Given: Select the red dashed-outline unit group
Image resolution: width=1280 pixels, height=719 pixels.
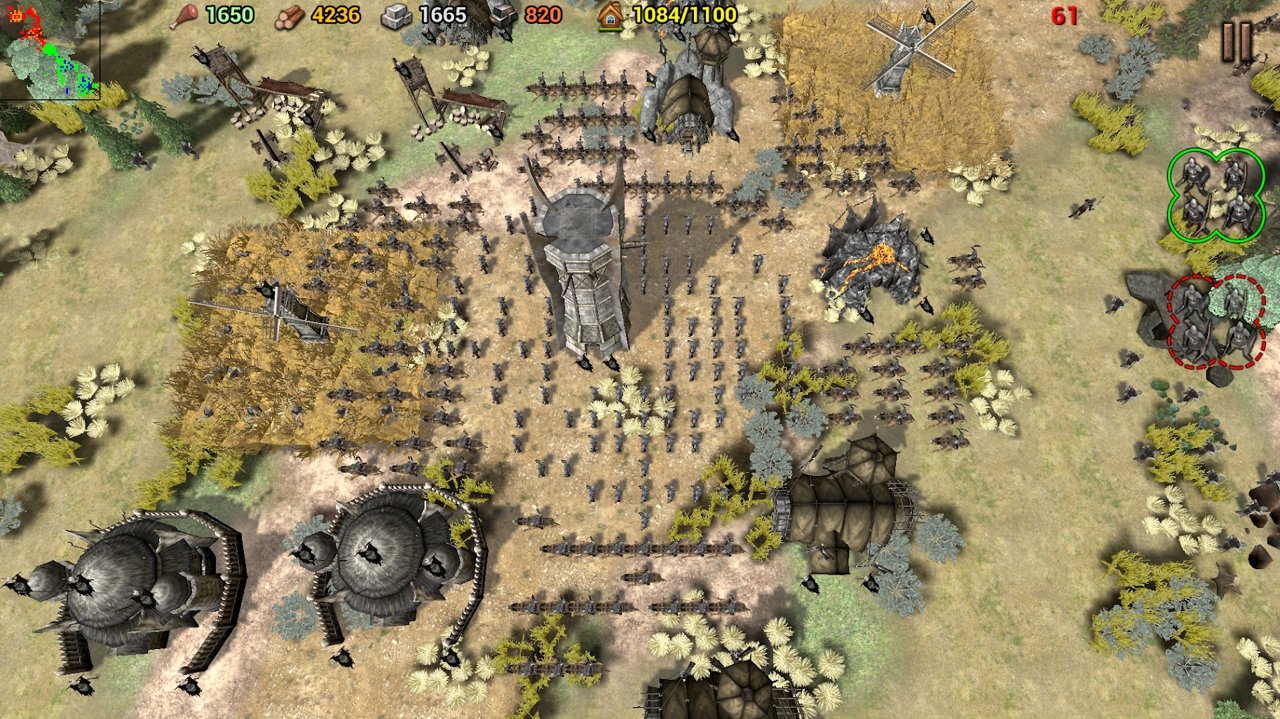Looking at the screenshot, I should click(x=1215, y=322).
